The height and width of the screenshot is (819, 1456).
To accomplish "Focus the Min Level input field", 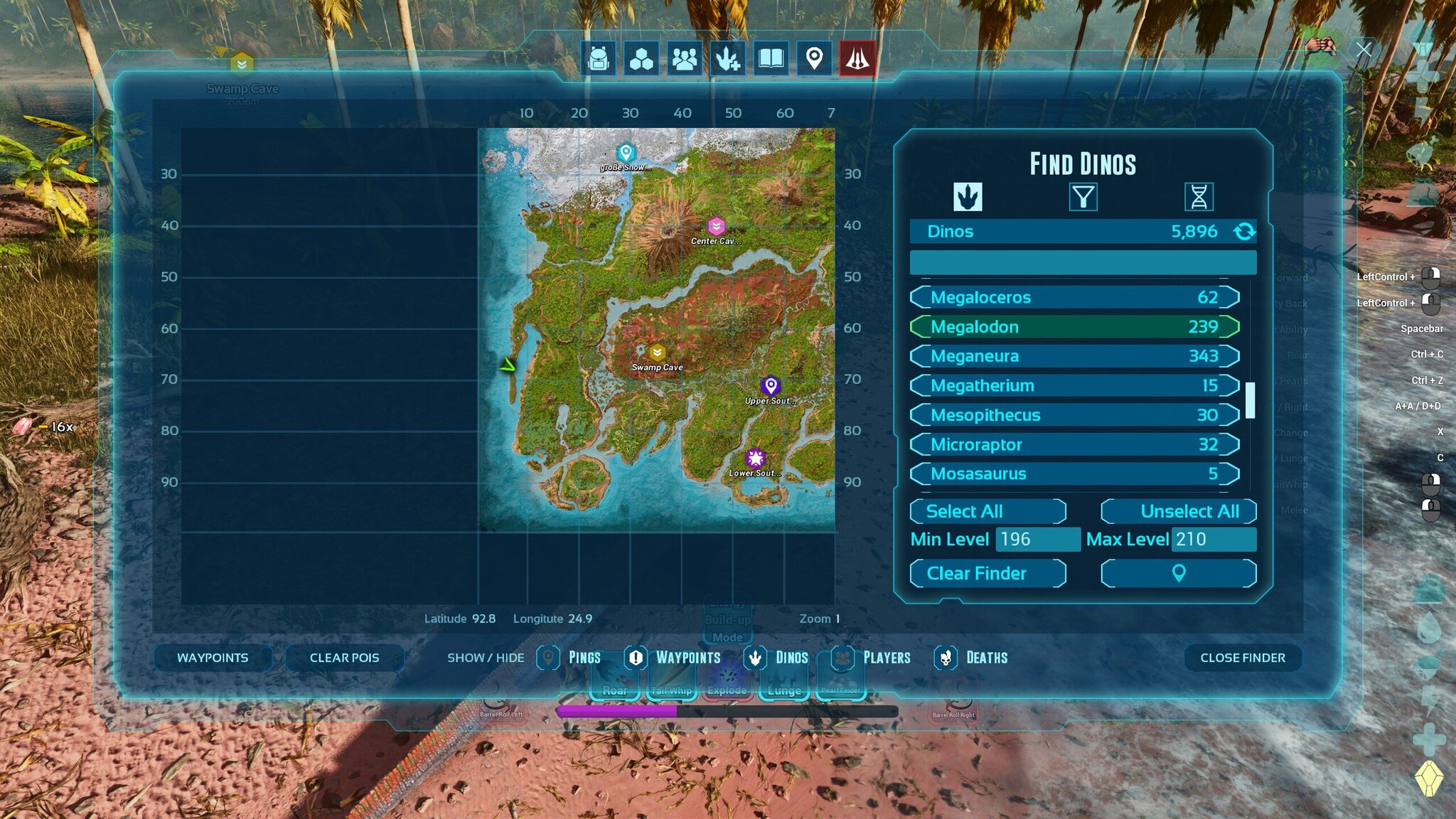I will (1037, 540).
